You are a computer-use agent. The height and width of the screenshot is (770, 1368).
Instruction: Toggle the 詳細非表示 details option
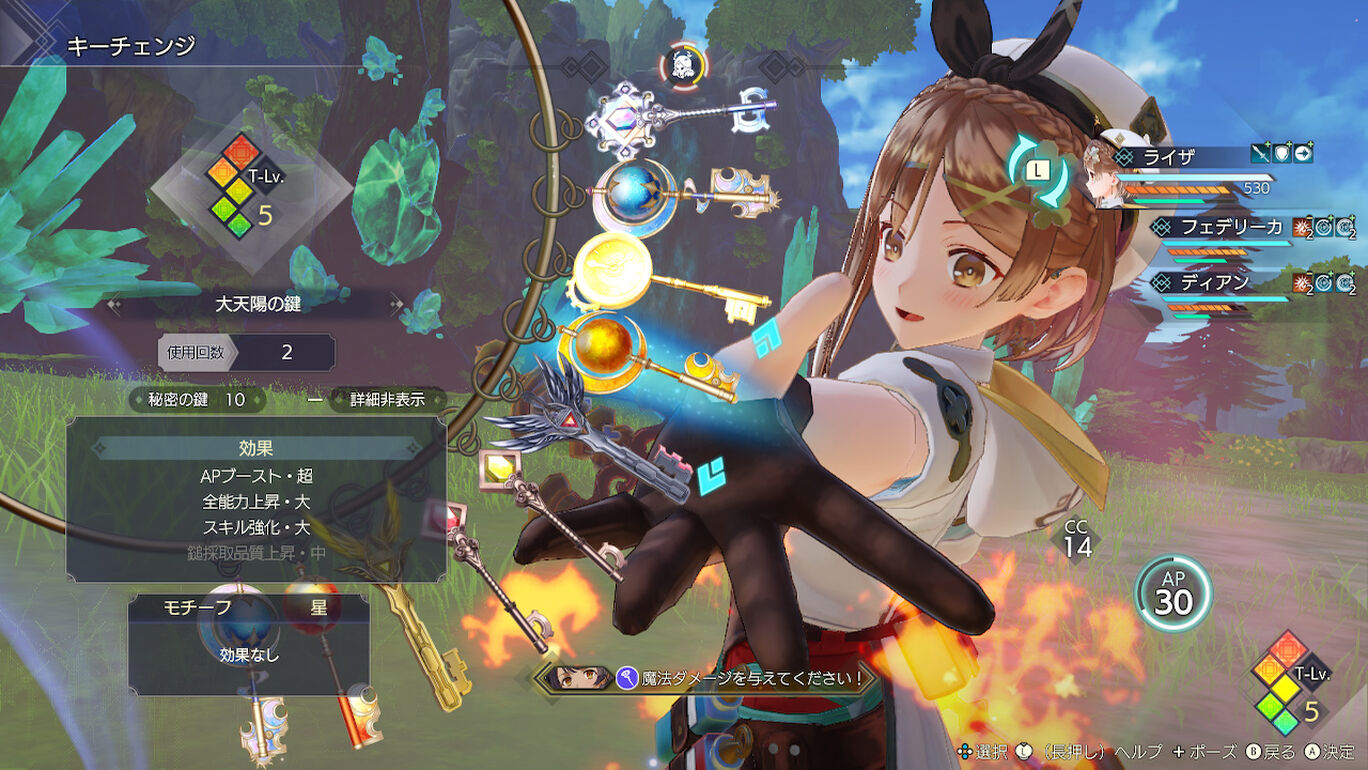click(386, 400)
